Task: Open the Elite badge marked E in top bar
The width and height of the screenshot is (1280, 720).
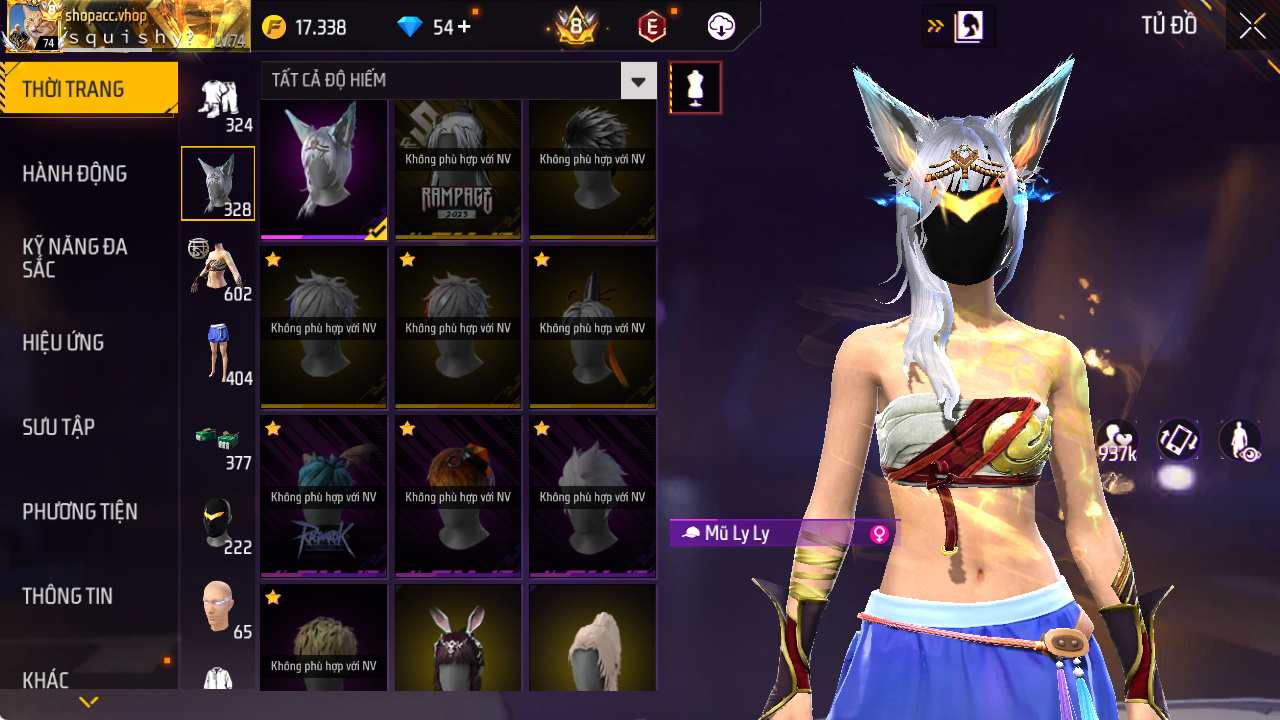Action: click(x=651, y=26)
